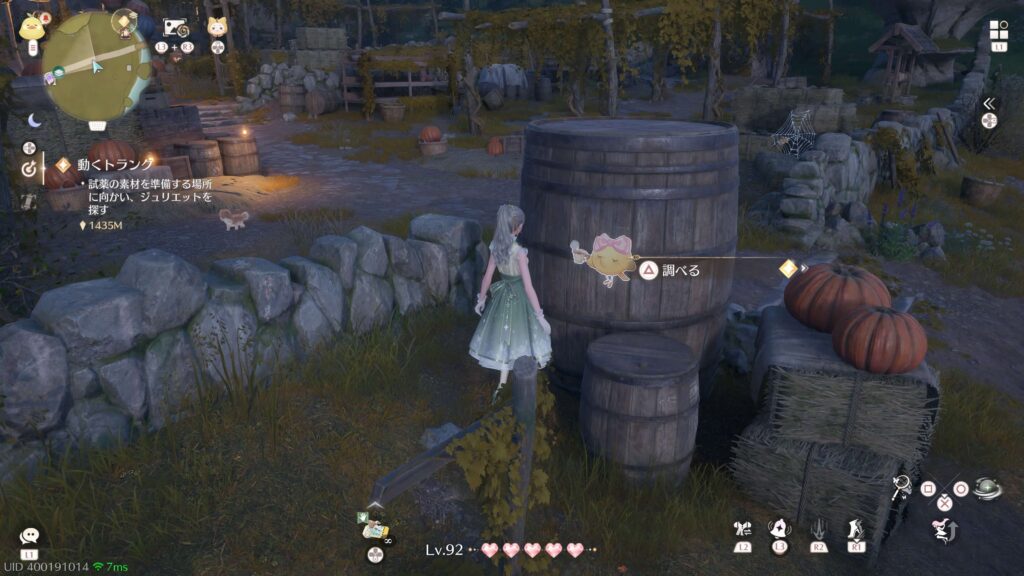1024x576 pixels.
Task: Select the blonde cat-eared character face icon
Action: [217, 28]
